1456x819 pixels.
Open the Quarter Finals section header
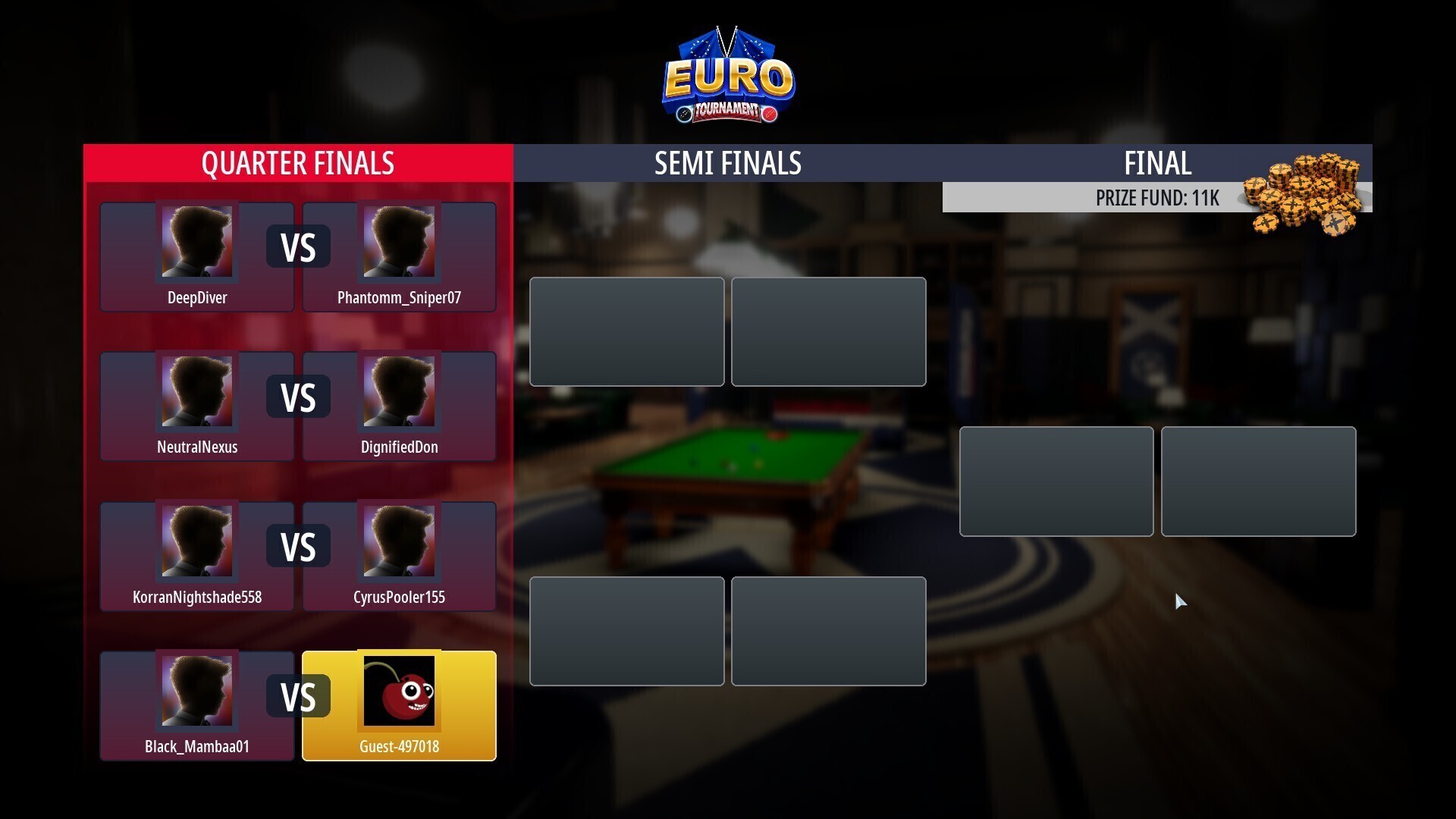click(x=297, y=162)
